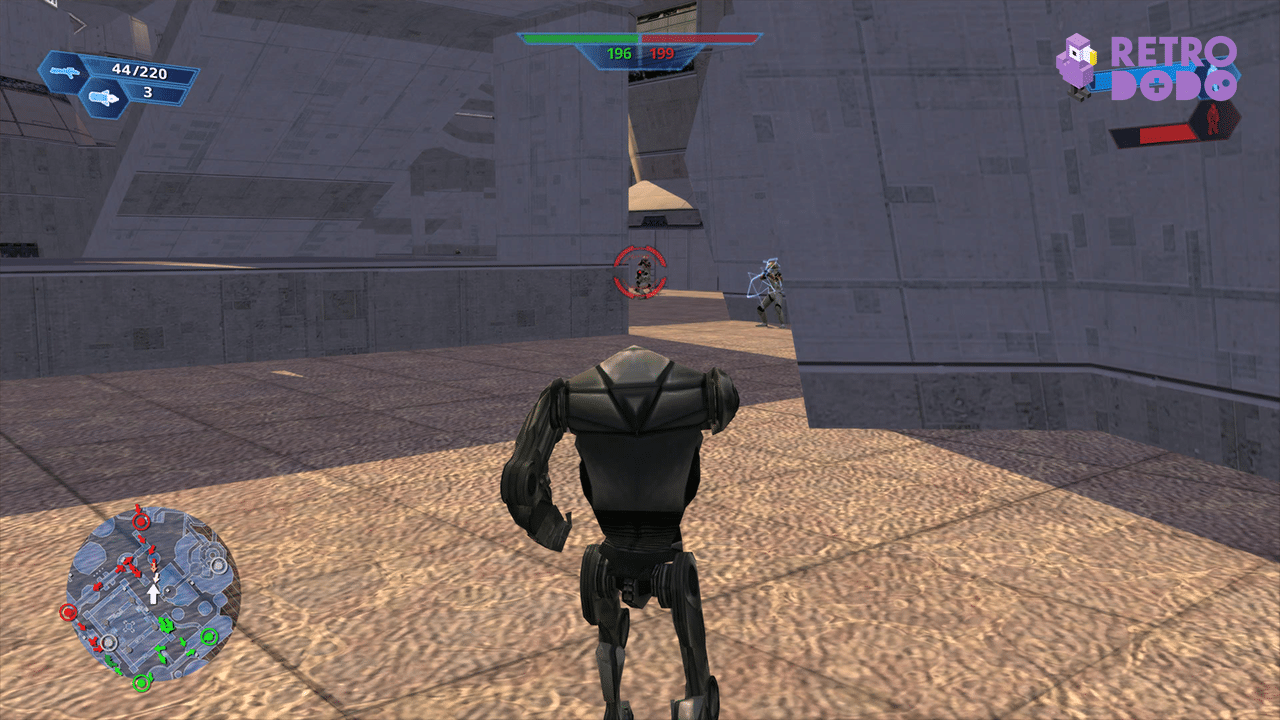Screen dimensions: 1280x720
Task: Click the enemy targeting reticle on screen
Action: coord(638,271)
